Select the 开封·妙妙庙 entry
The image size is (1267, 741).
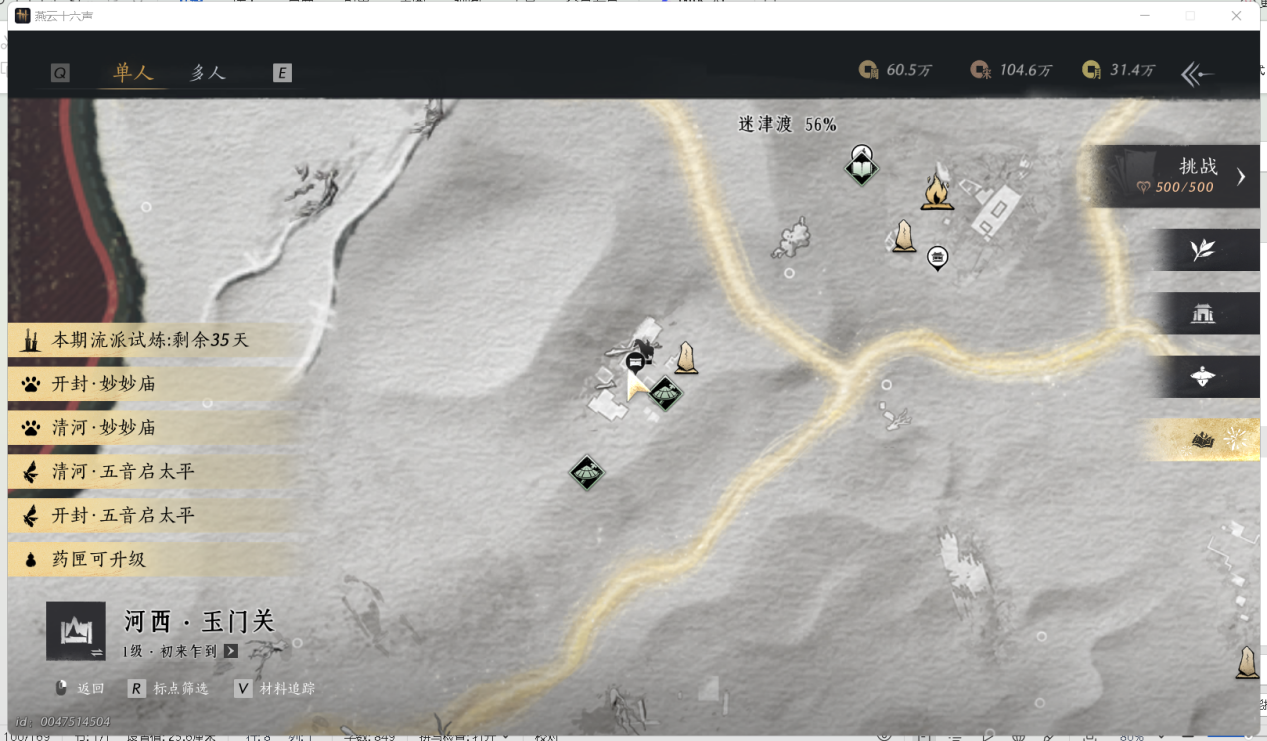[x=104, y=384]
